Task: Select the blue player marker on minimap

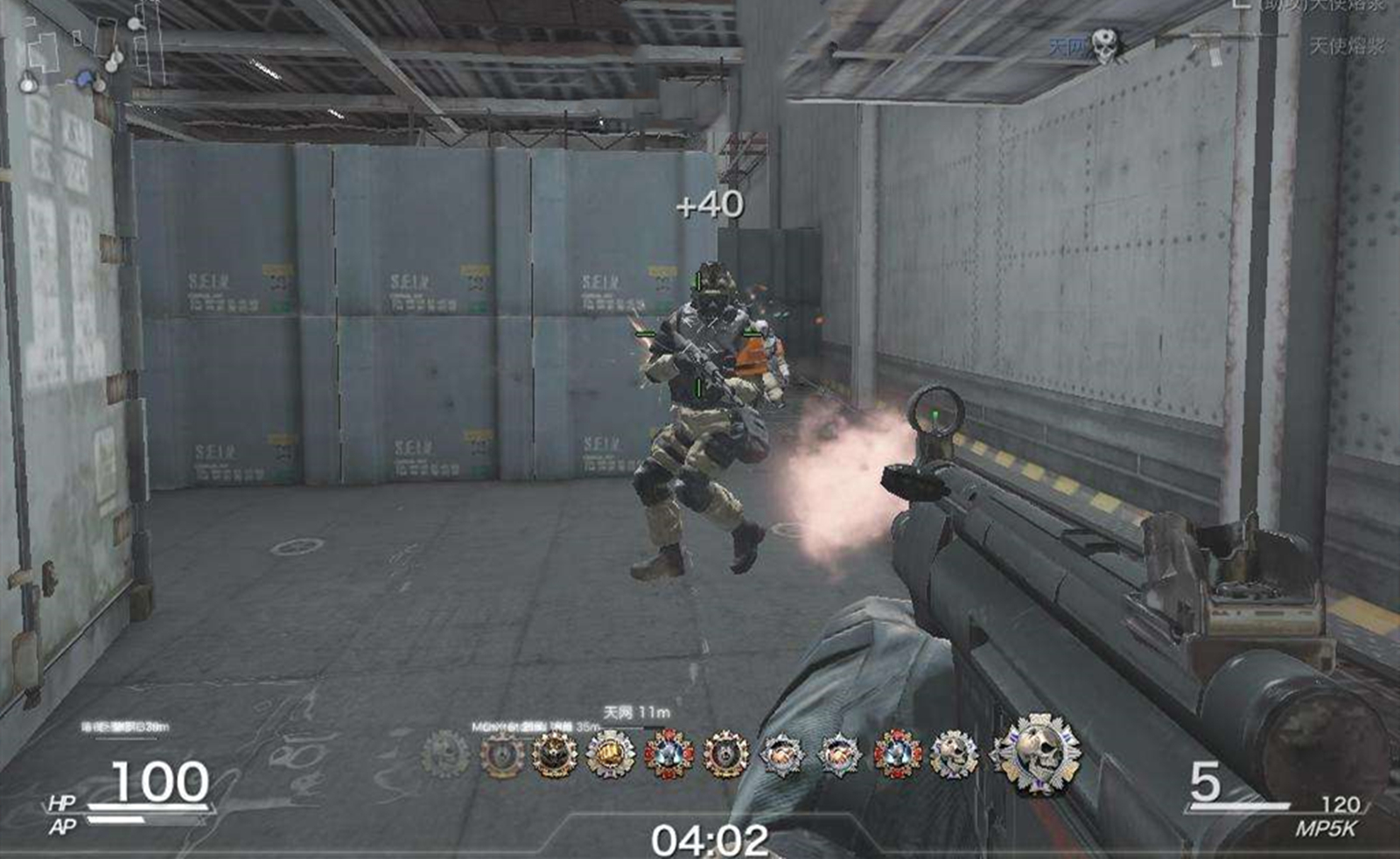Action: pos(84,79)
